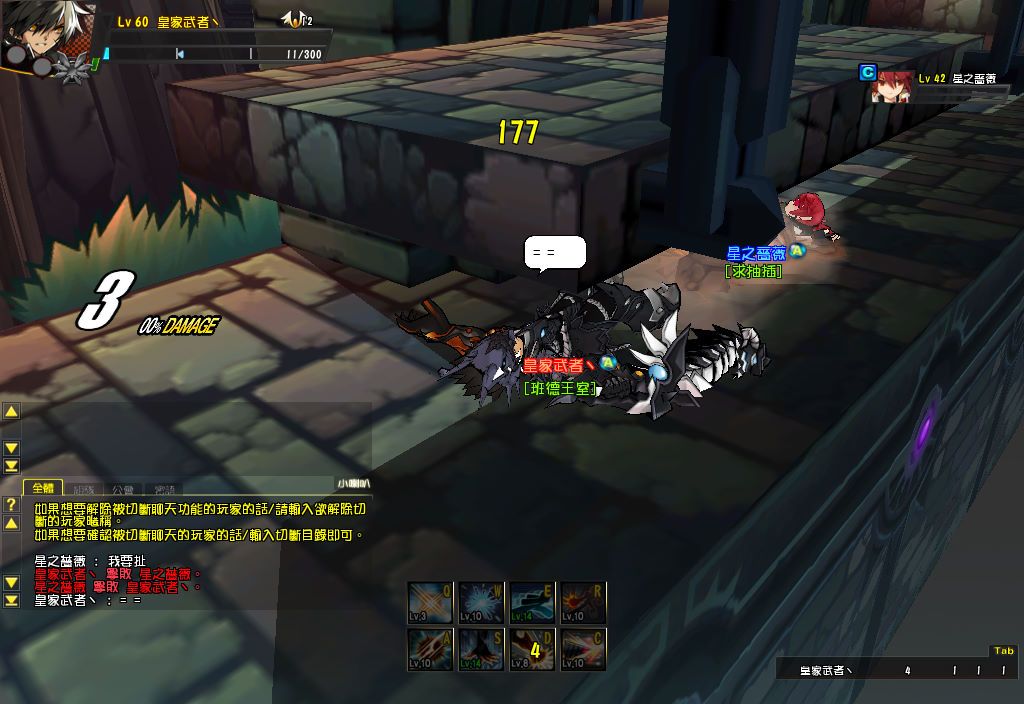
Task: Click the 小喇叭 megaphone button
Action: click(x=353, y=484)
